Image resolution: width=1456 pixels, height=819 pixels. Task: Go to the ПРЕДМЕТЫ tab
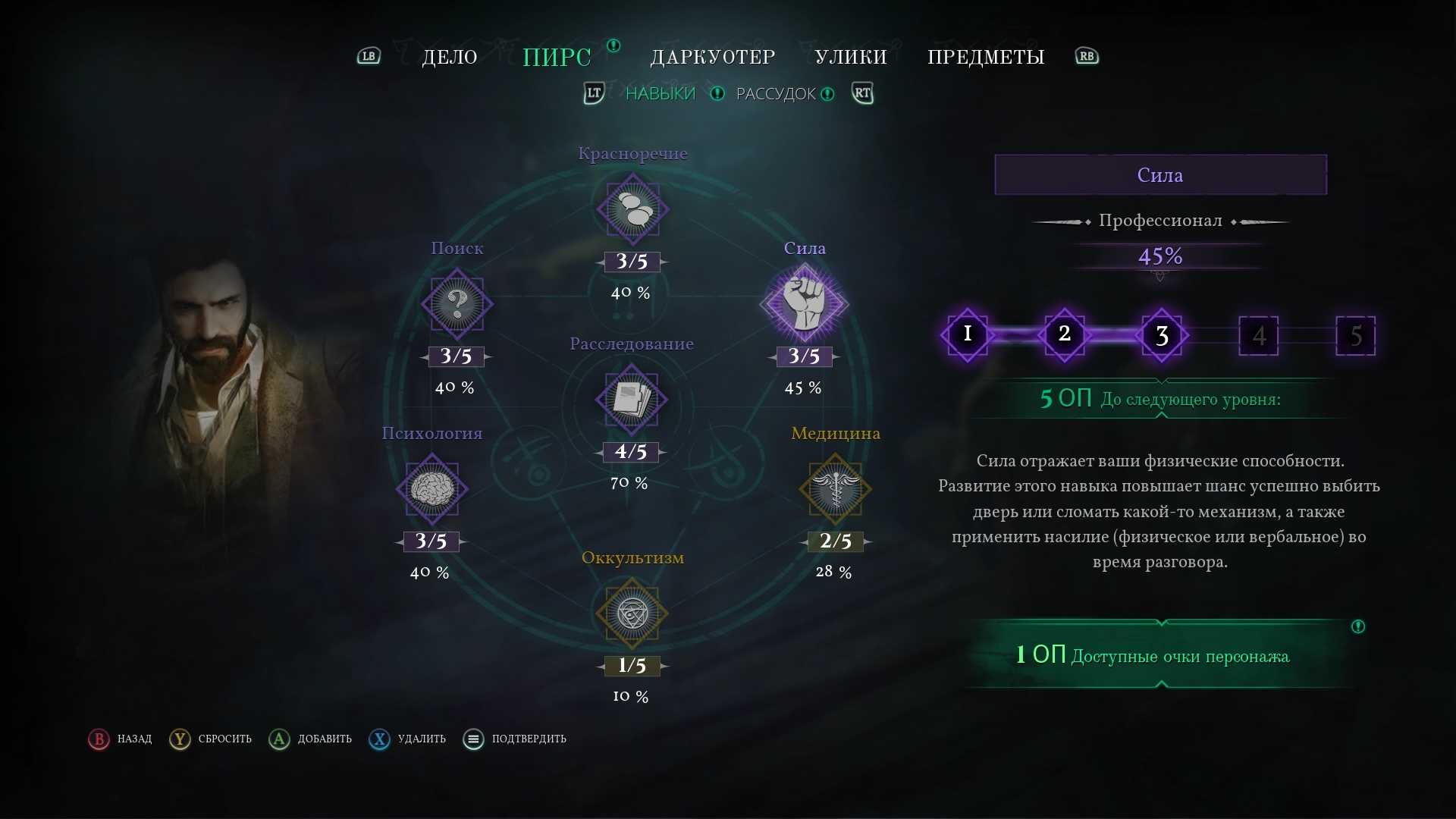pos(986,57)
